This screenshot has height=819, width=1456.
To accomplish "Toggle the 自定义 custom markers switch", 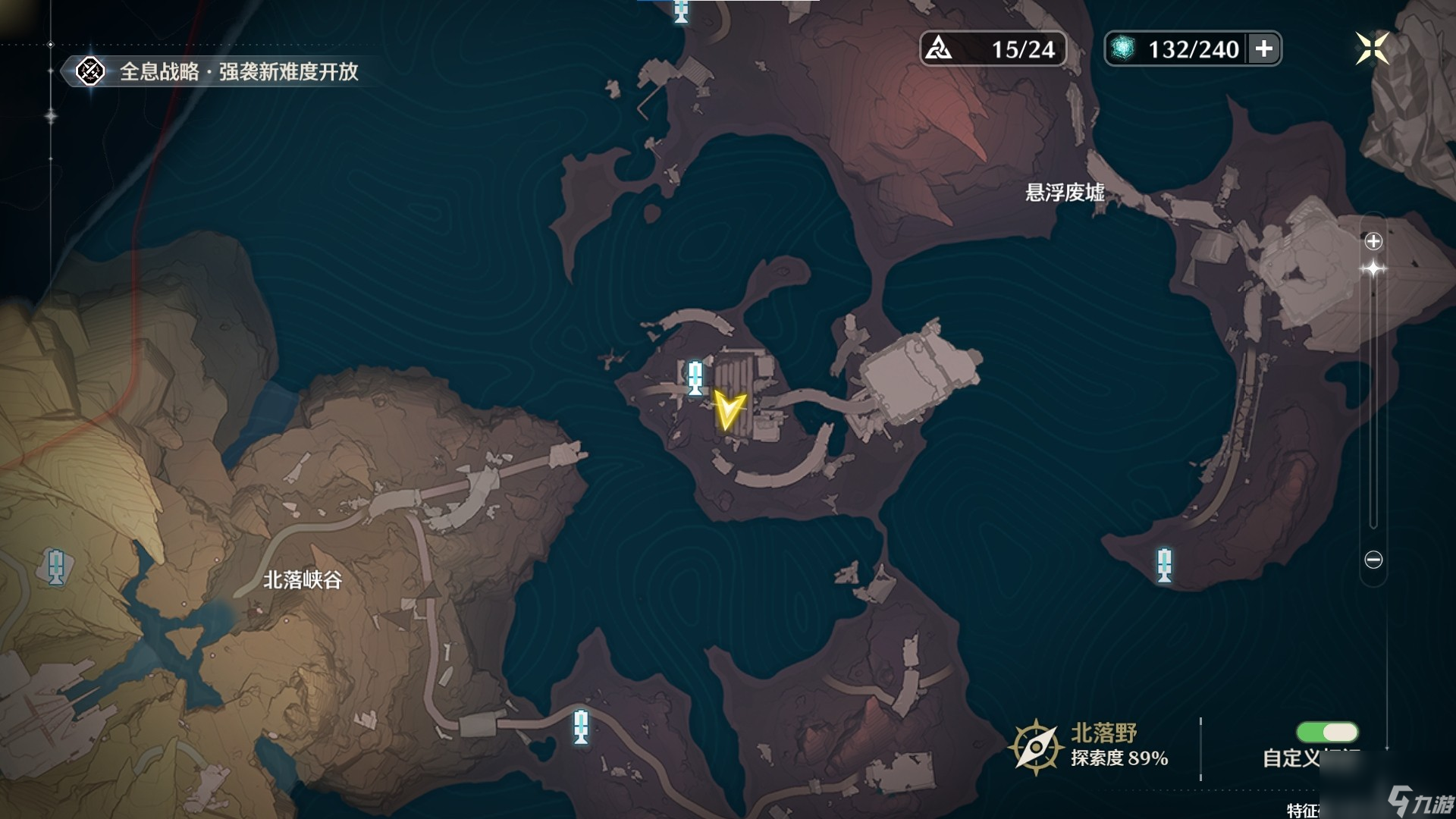I will 1327,732.
